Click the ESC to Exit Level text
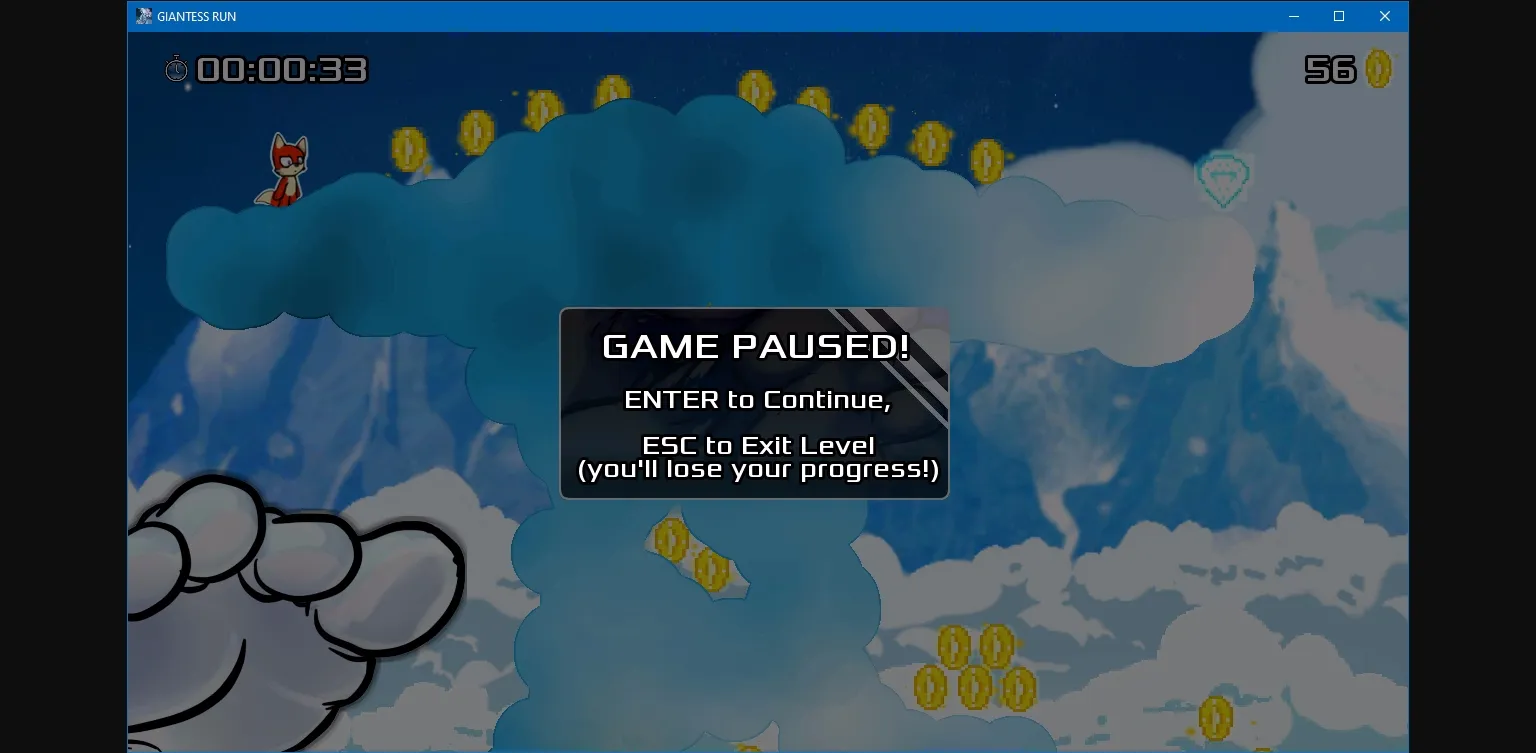 [x=756, y=445]
